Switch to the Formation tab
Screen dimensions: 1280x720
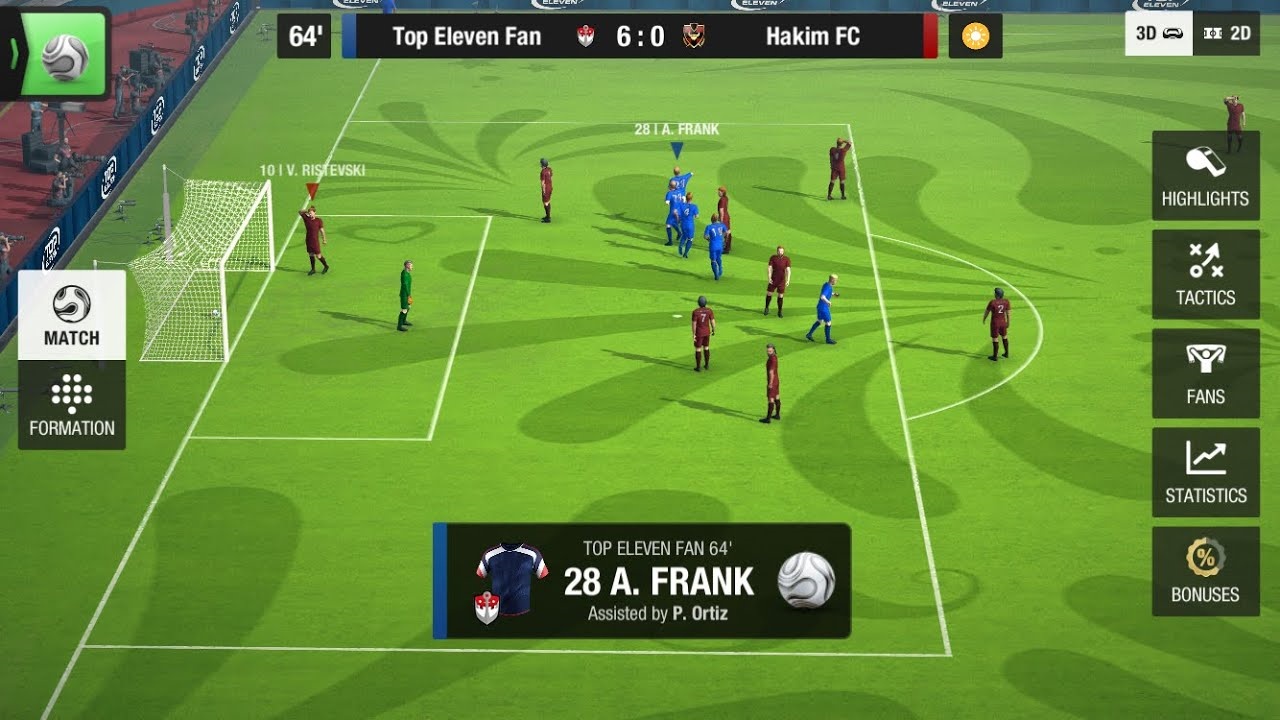72,405
